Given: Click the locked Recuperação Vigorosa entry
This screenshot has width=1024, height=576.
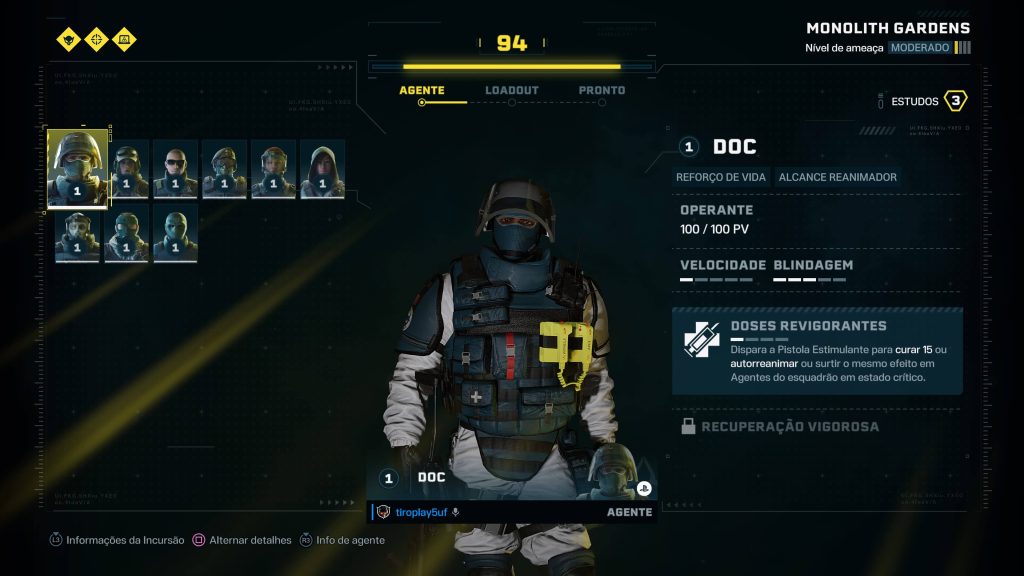Looking at the screenshot, I should [x=790, y=427].
